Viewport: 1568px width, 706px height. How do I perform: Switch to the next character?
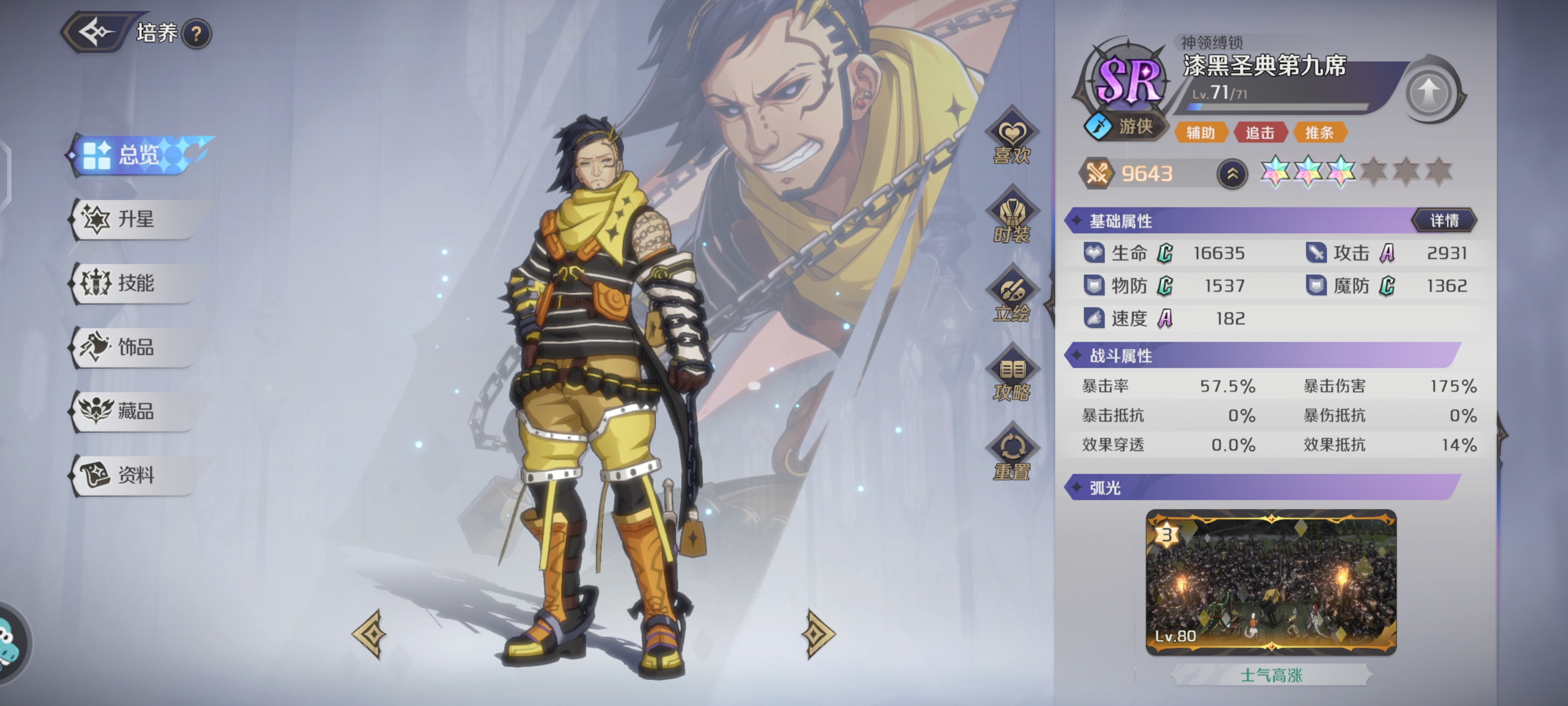click(816, 633)
